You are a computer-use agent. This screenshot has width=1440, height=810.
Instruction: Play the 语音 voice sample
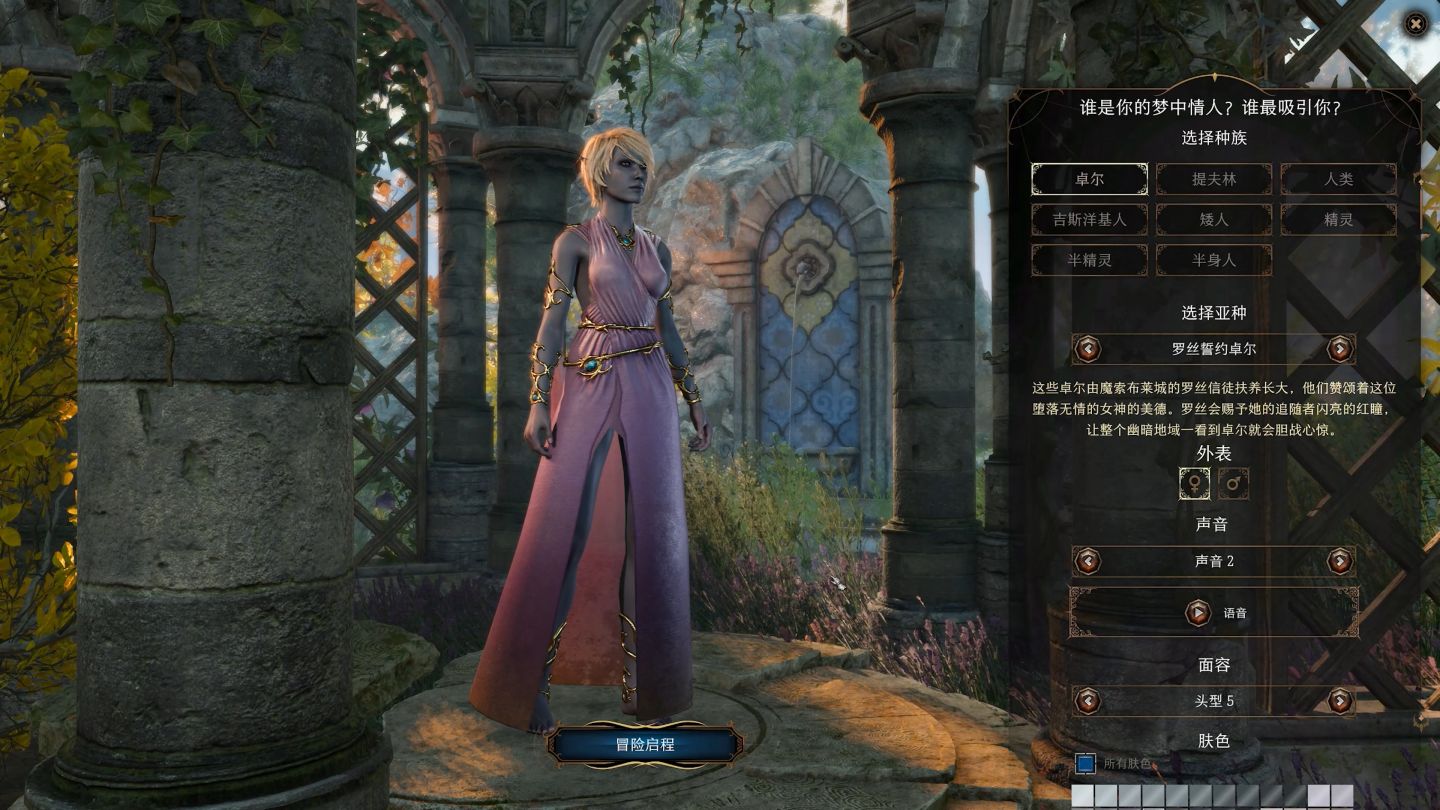pyautogui.click(x=1198, y=613)
